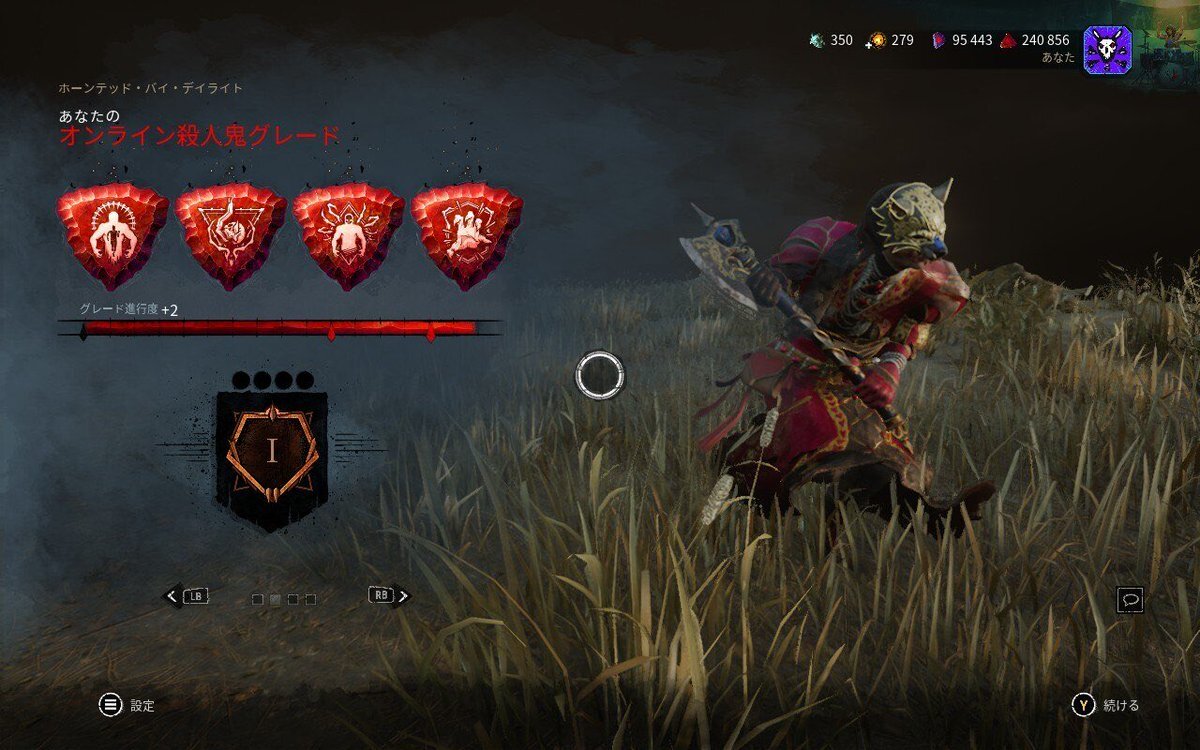Select the red emblem with spider-legged figure
Viewport: 1200px width, 750px height.
[x=348, y=235]
